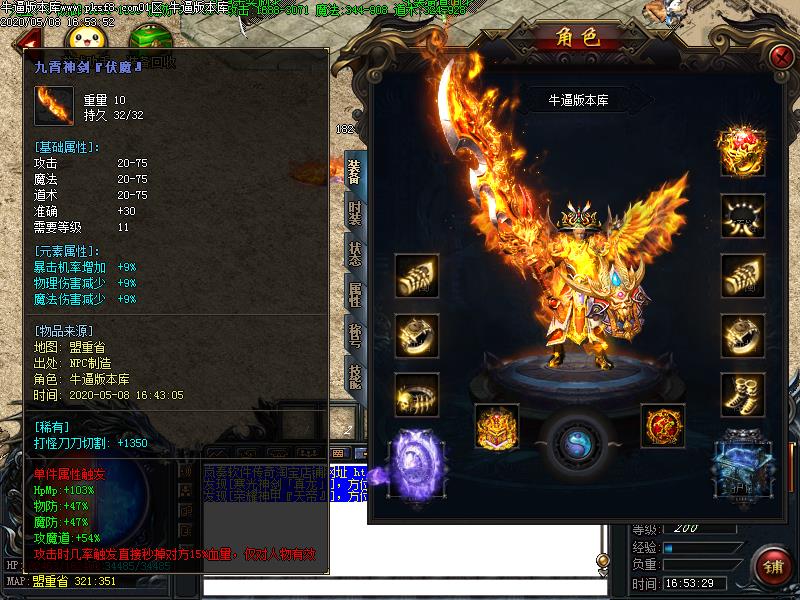Show the 状态 status tab
800x600 pixels.
354,254
